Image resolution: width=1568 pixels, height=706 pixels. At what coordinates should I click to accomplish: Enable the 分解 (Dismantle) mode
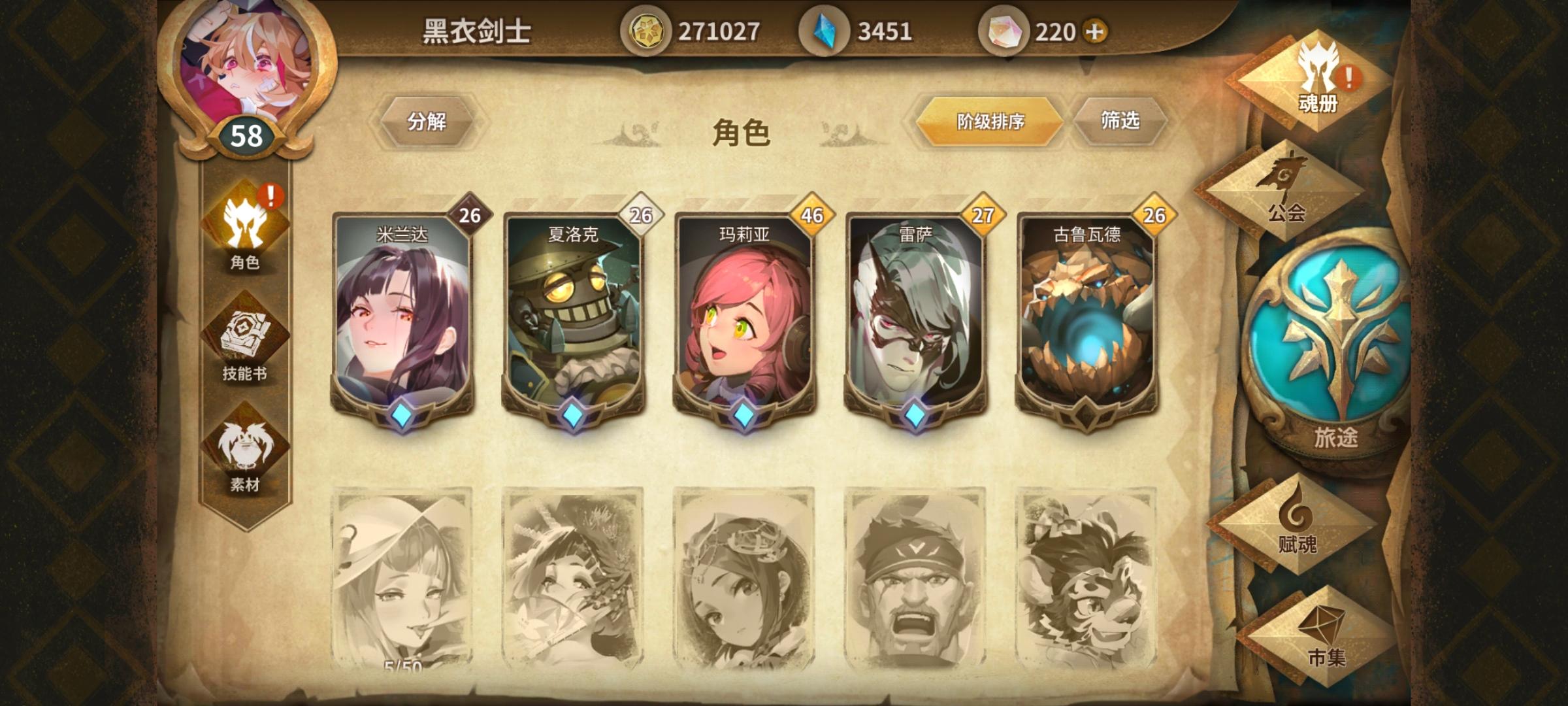430,122
